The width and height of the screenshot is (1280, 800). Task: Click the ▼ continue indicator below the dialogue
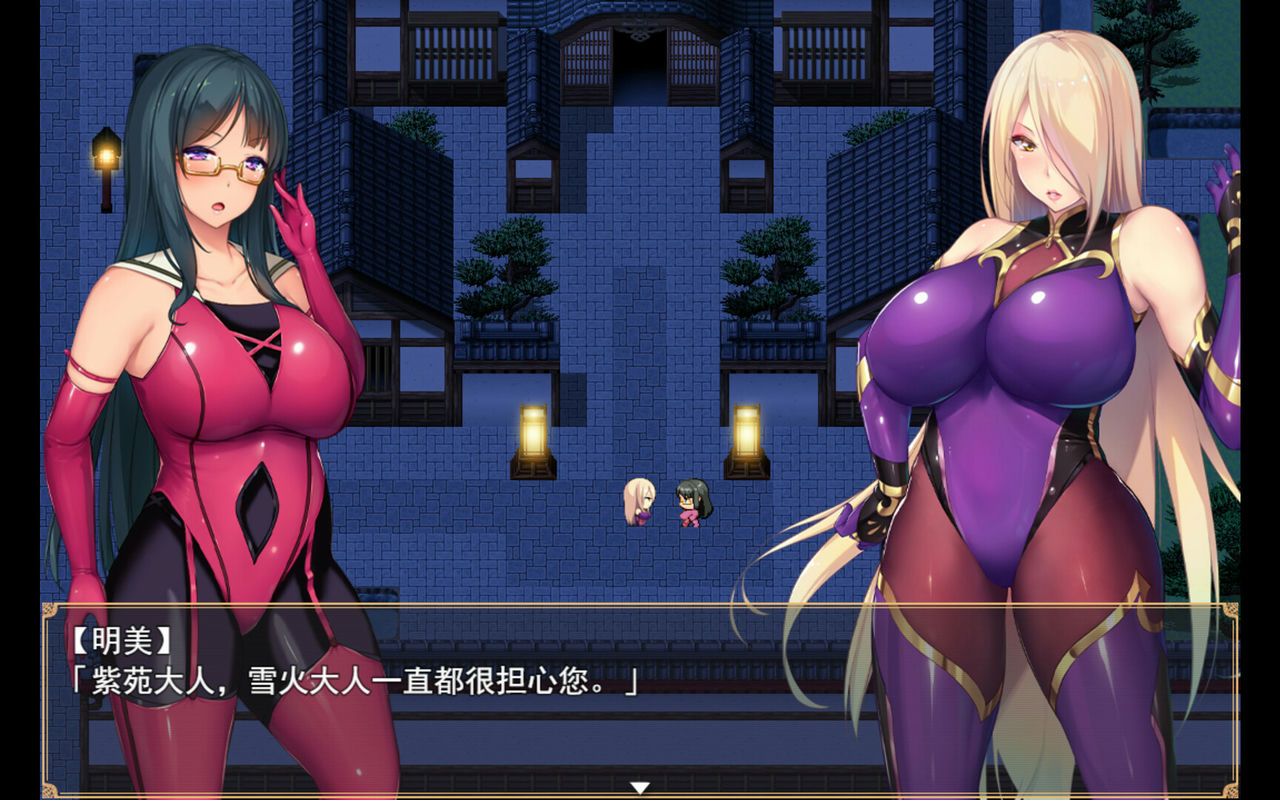point(640,786)
